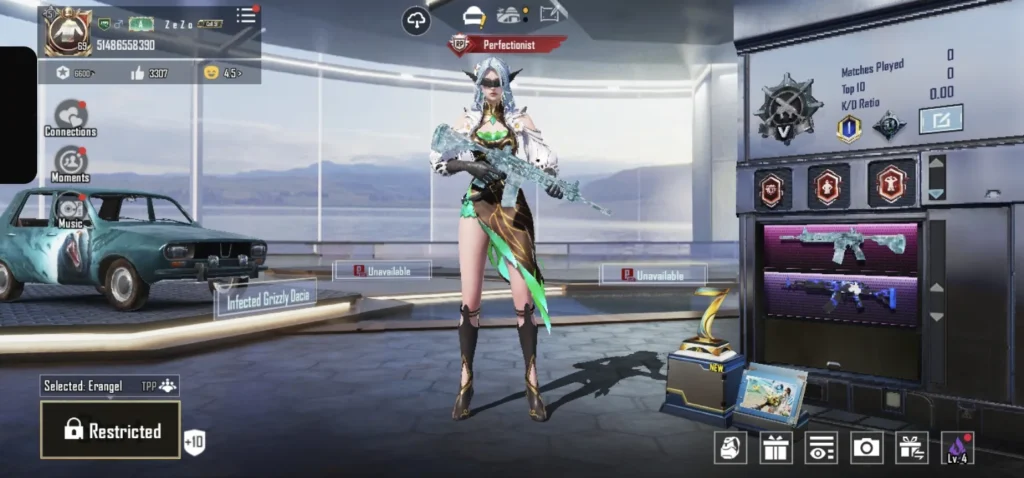Click the camera screenshot icon
The height and width of the screenshot is (478, 1024).
[866, 448]
